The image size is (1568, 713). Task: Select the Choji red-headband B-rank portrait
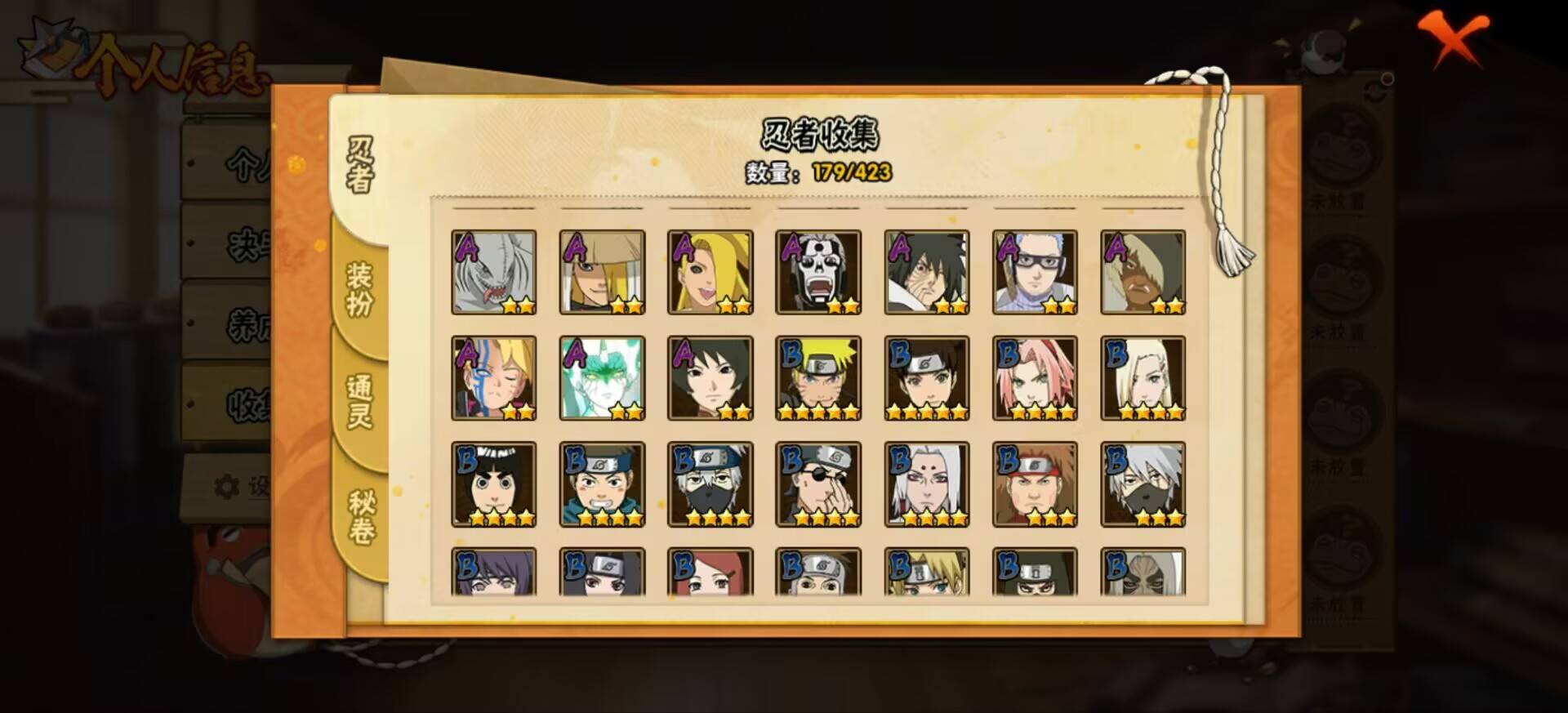pyautogui.click(x=1035, y=484)
